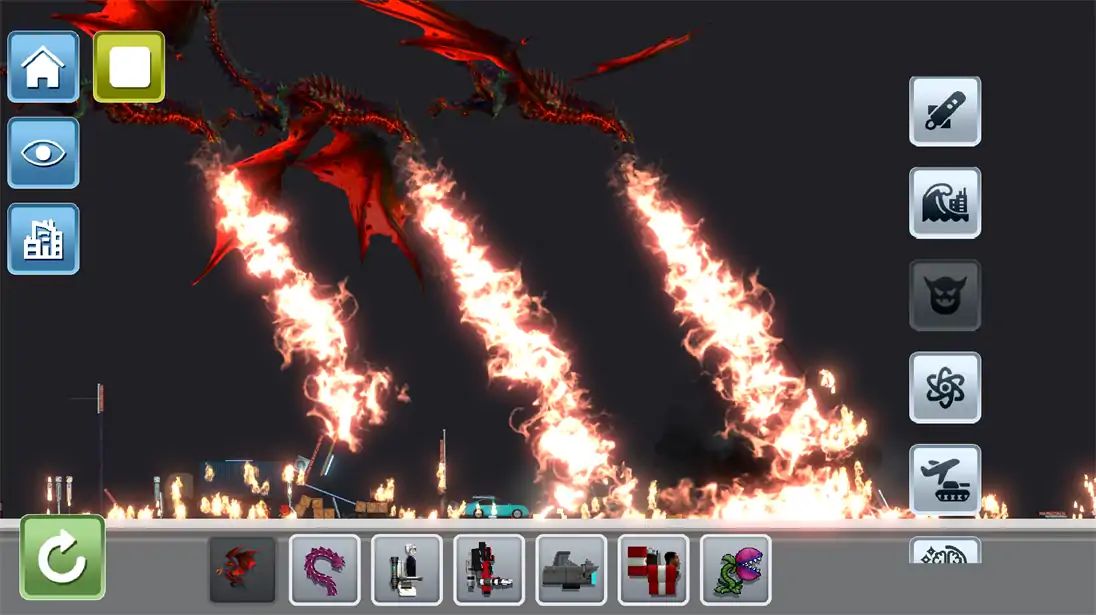Open the missile weapons category
1096x615 pixels.
(945, 111)
